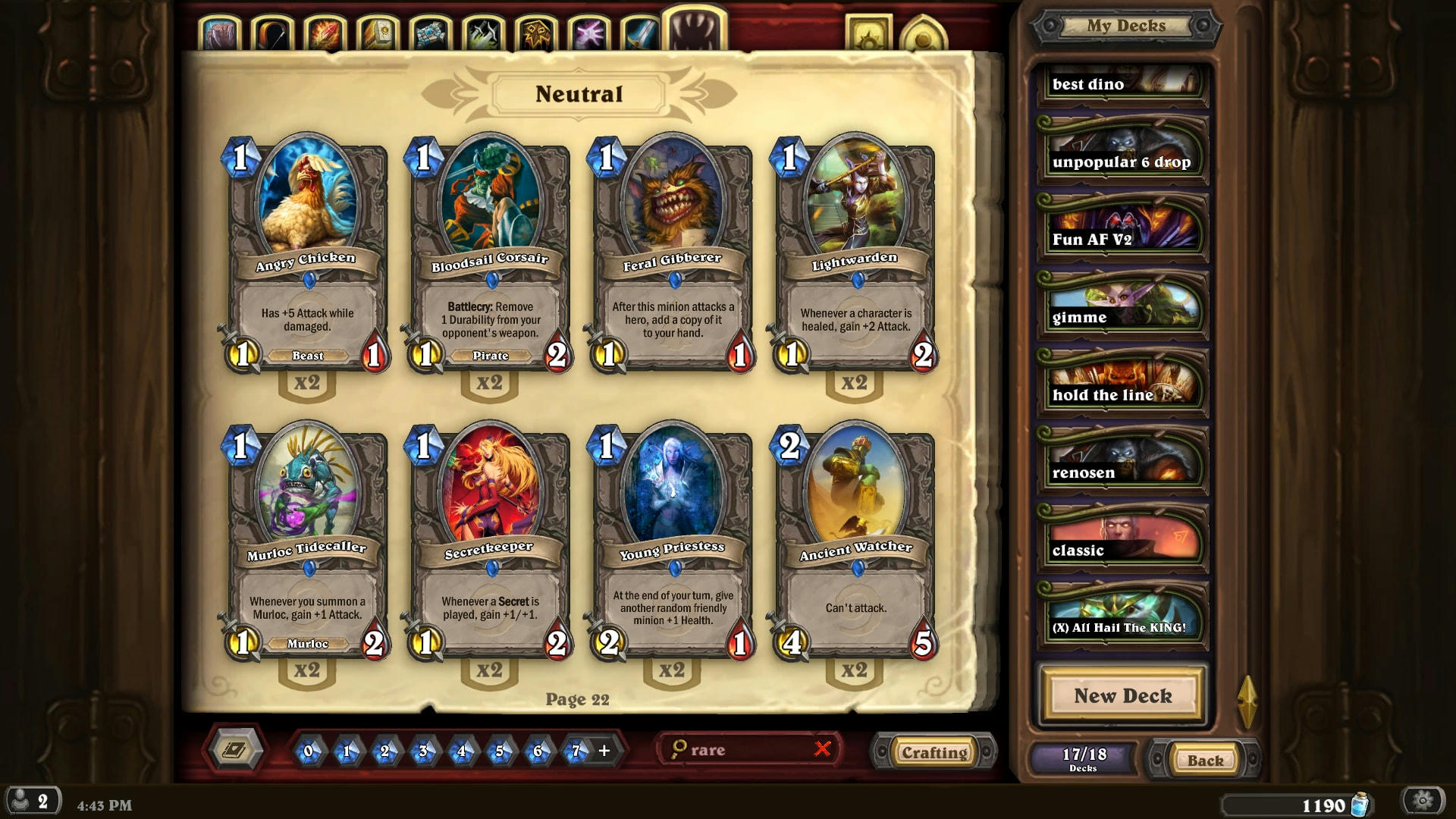
Task: Open the Crafting mode
Action: point(934,752)
